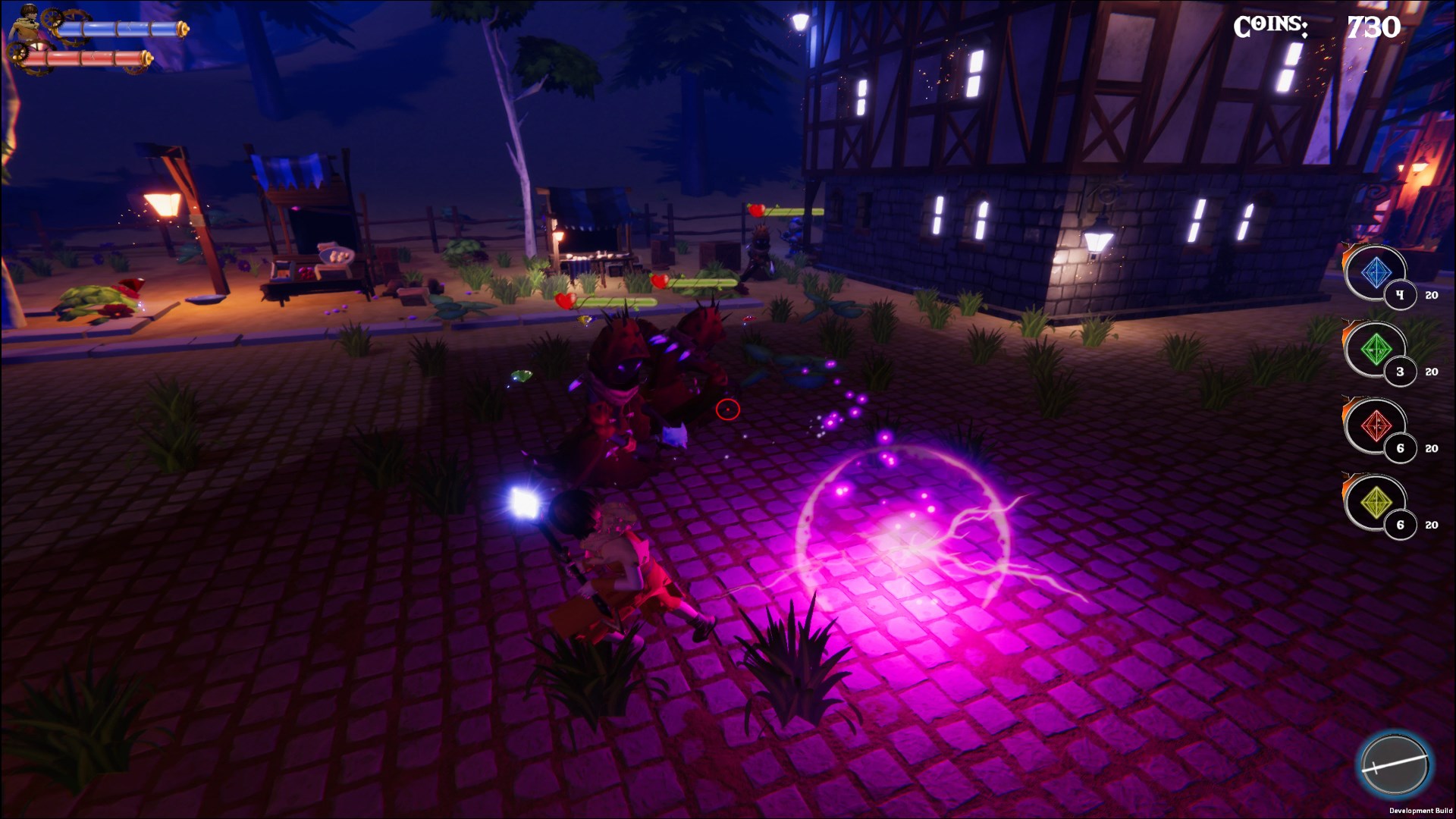This screenshot has height=819, width=1456.
Task: Click the cooldown badge showing 6
Action: (1401, 449)
